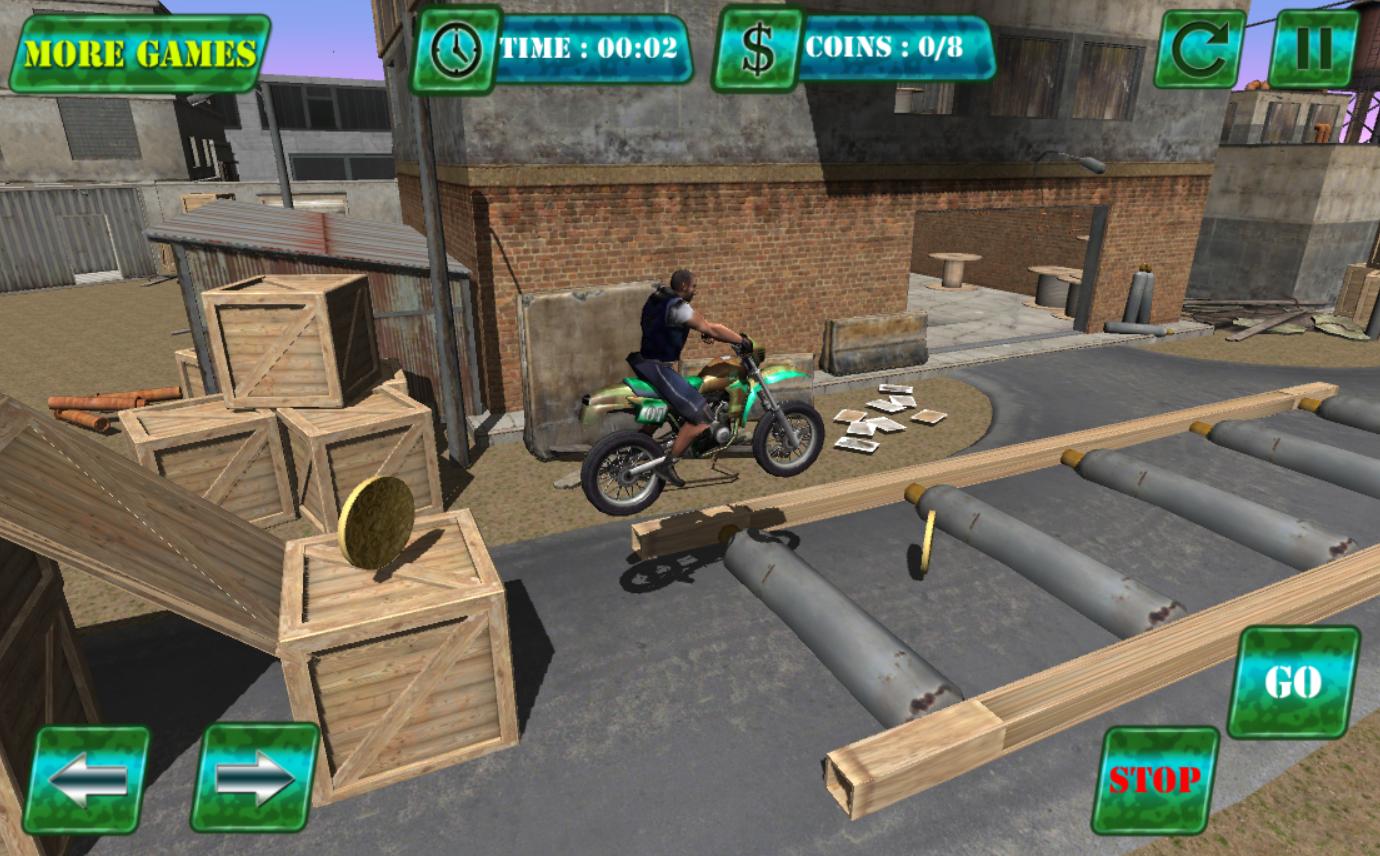Open the More Games menu
This screenshot has height=856, width=1380.
coord(140,50)
